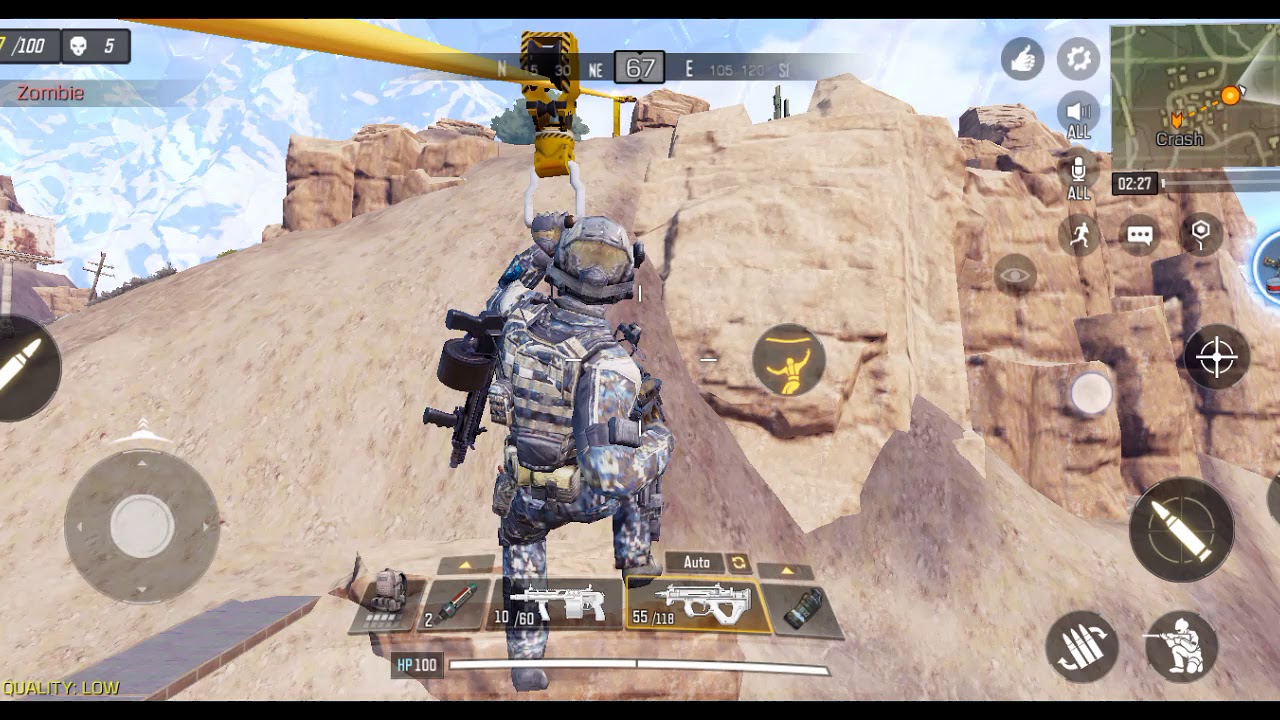Toggle the eye free-look button

pos(1015,274)
